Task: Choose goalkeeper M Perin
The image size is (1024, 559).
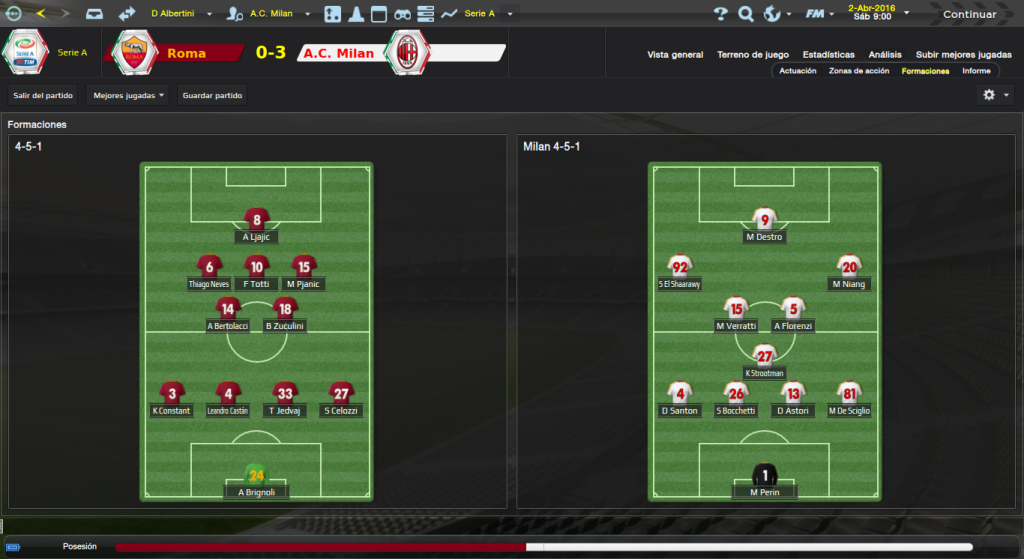Action: click(765, 482)
